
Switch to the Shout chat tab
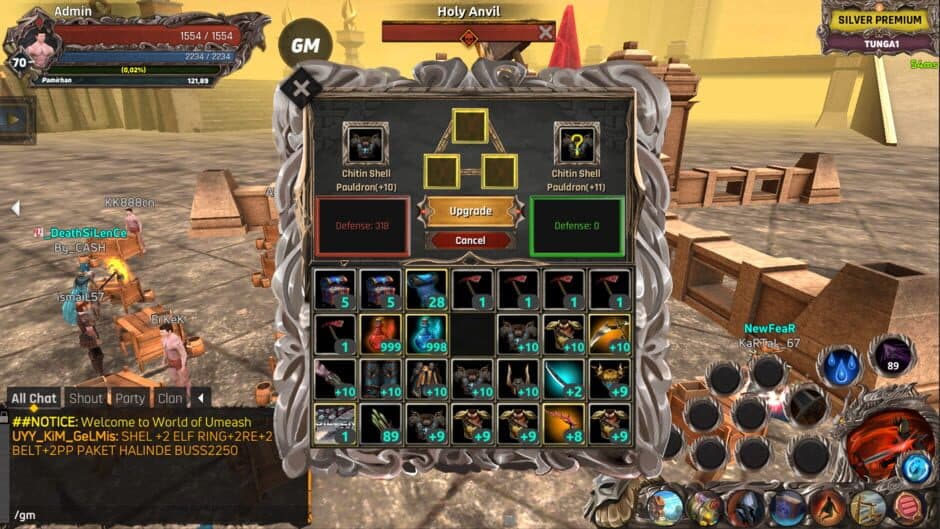(86, 398)
